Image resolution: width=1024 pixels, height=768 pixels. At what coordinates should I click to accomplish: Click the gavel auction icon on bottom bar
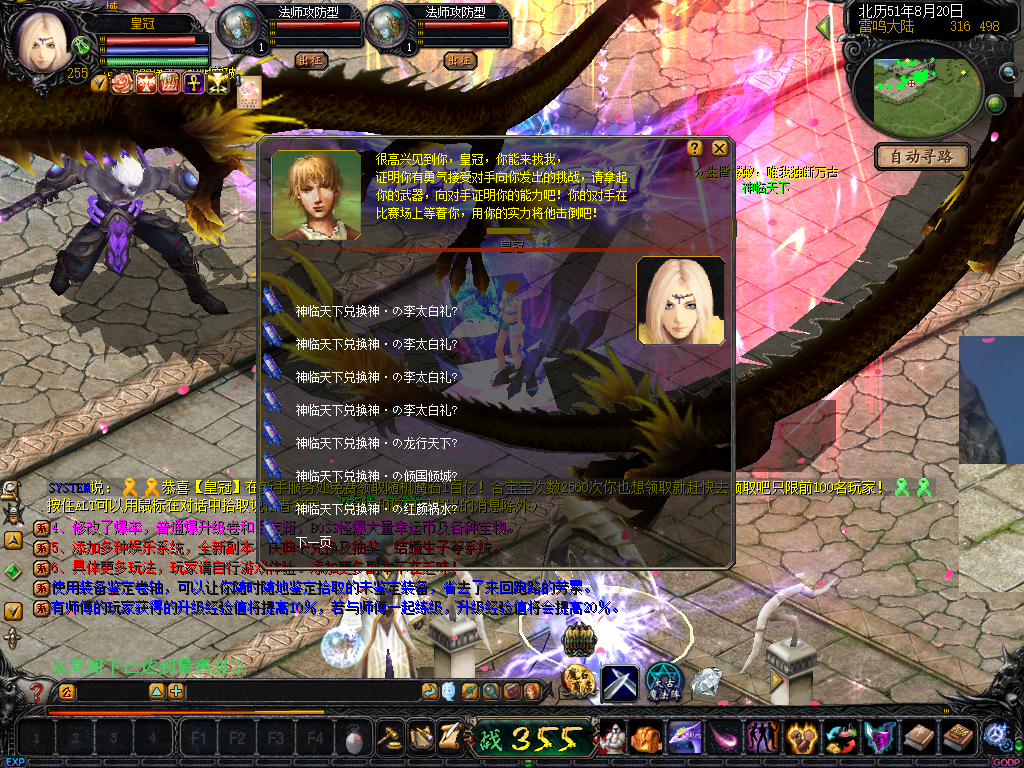[x=389, y=738]
